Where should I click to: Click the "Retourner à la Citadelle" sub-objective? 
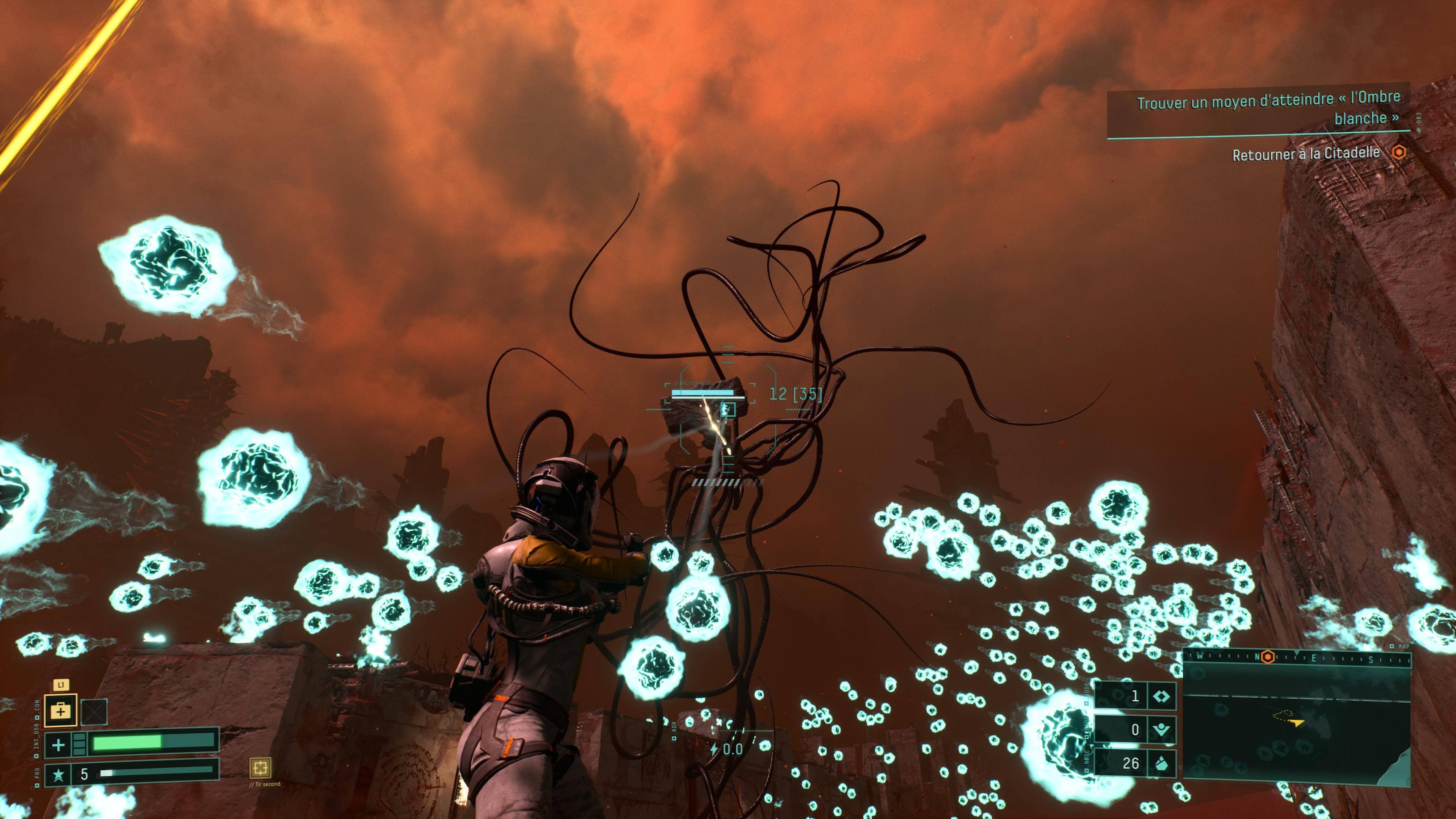pos(1305,154)
